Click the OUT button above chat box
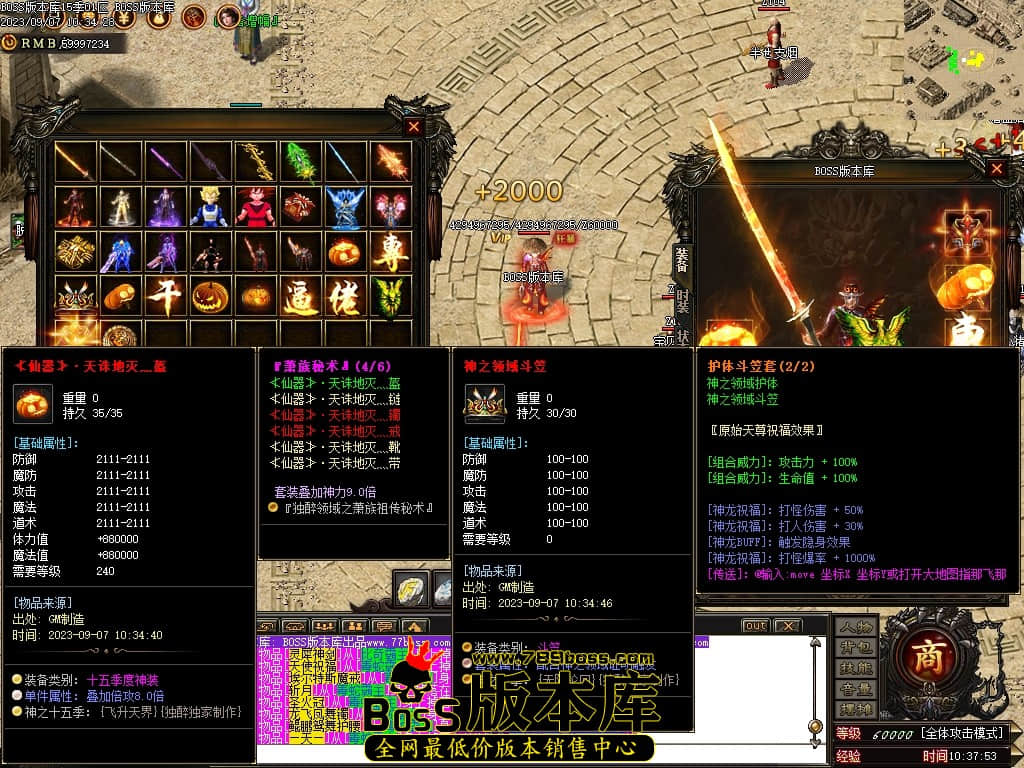Image resolution: width=1024 pixels, height=768 pixels. pos(755,626)
